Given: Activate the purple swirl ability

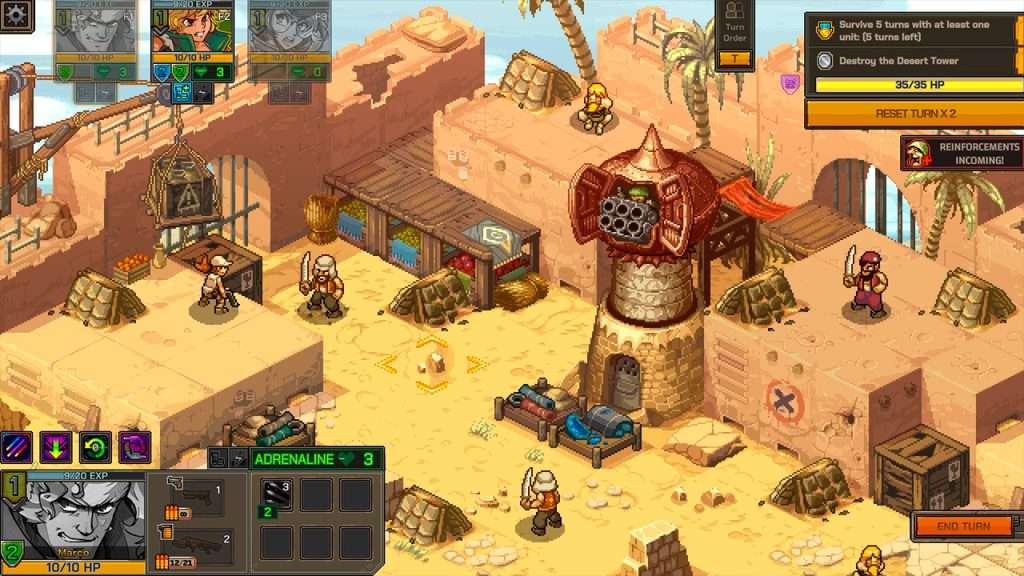Looking at the screenshot, I should click(x=134, y=447).
